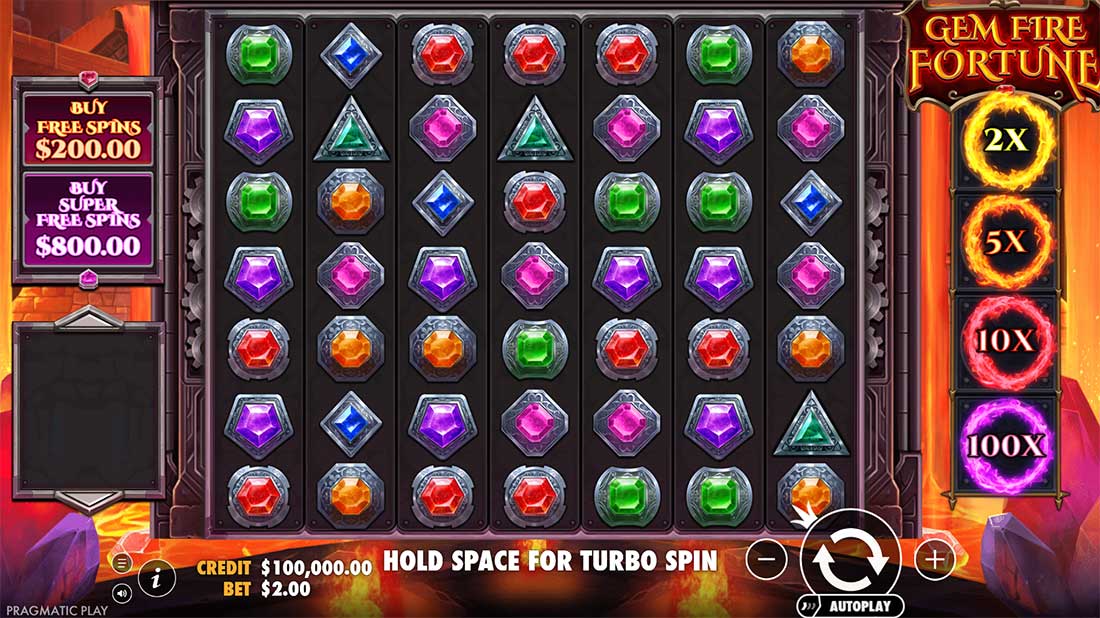Buy Super Free Spins for $800.00

coord(88,218)
